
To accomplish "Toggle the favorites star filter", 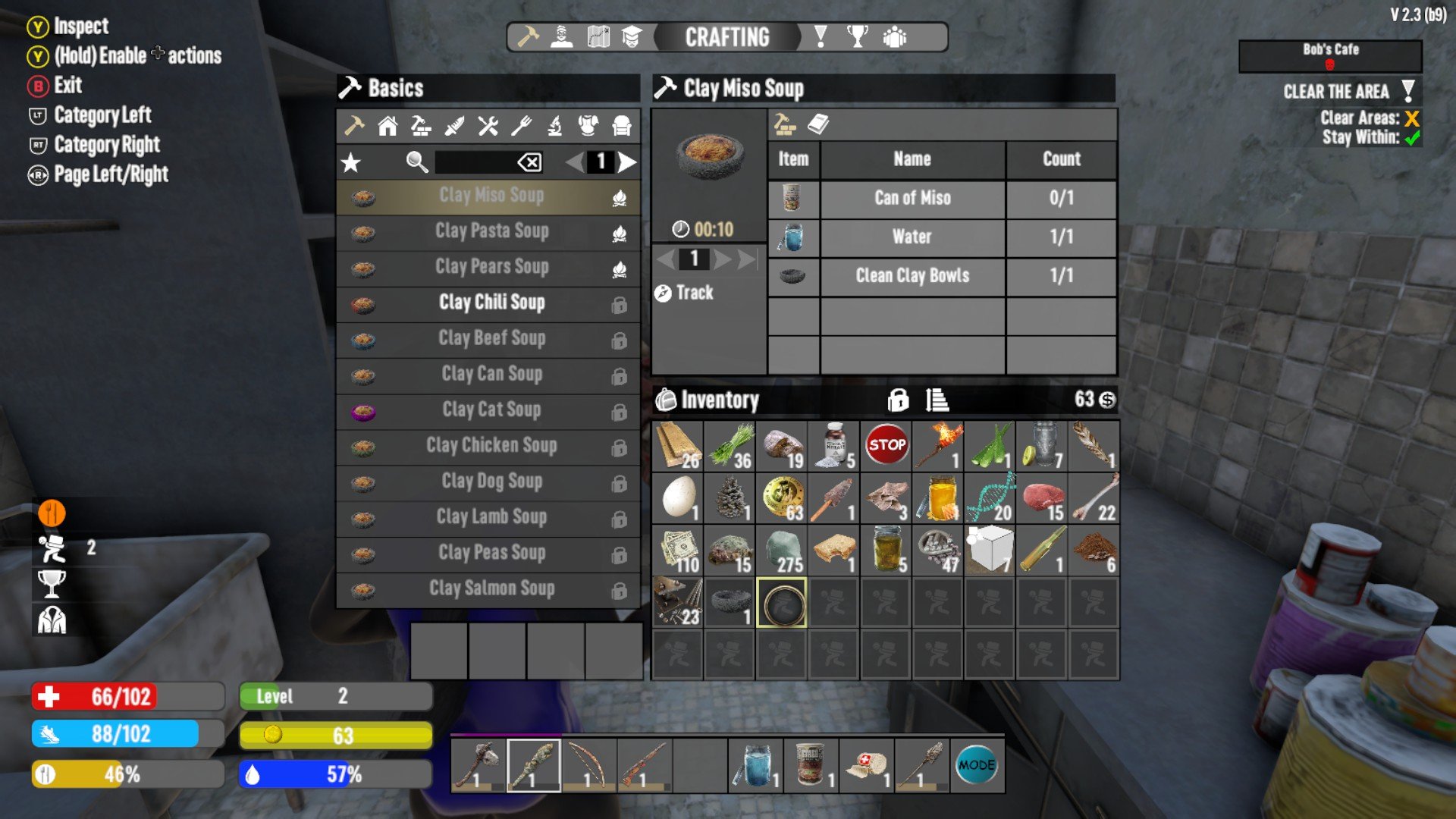I will [x=351, y=162].
